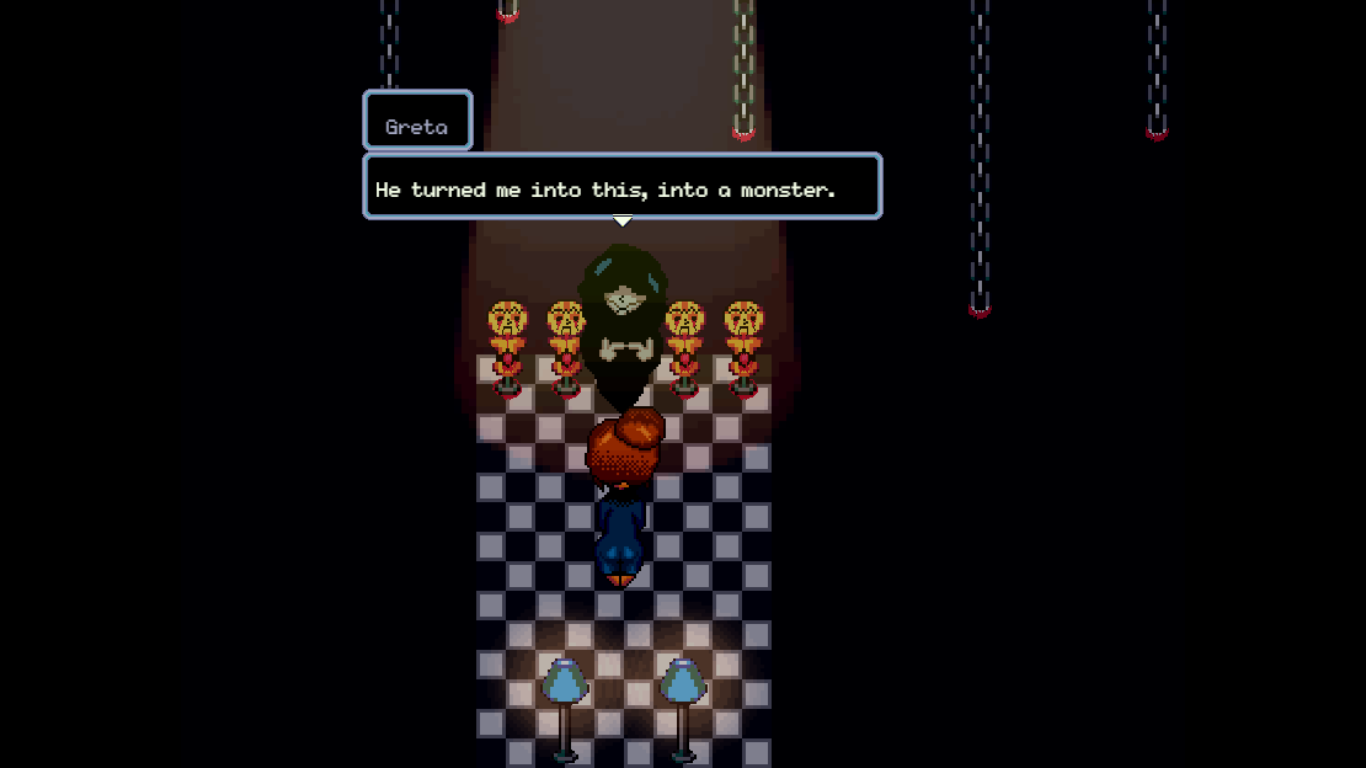Click inside the dialogue box frame
Viewport: 1366px width, 768px height.
pyautogui.click(x=622, y=186)
